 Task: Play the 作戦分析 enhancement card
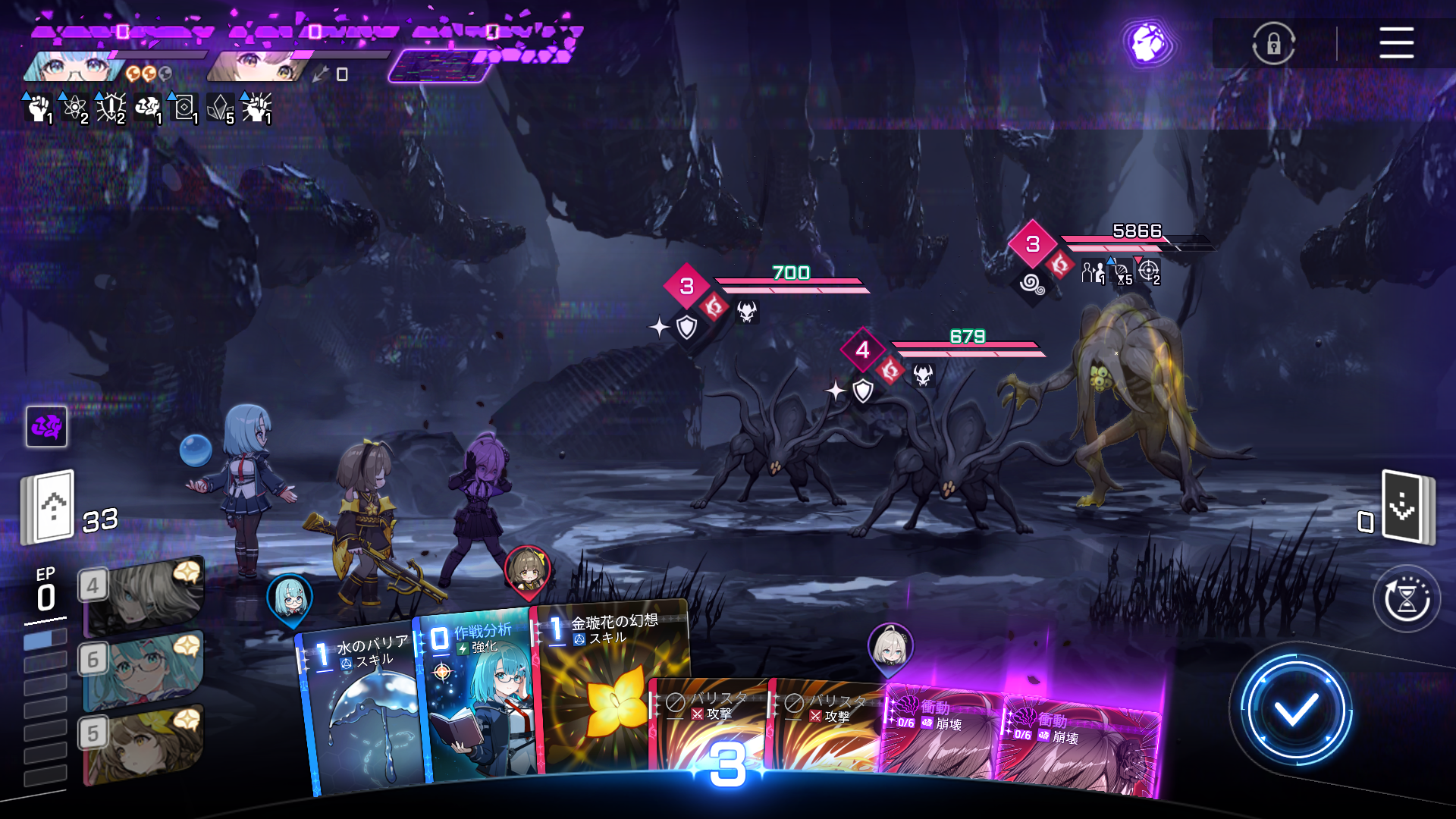(x=479, y=698)
